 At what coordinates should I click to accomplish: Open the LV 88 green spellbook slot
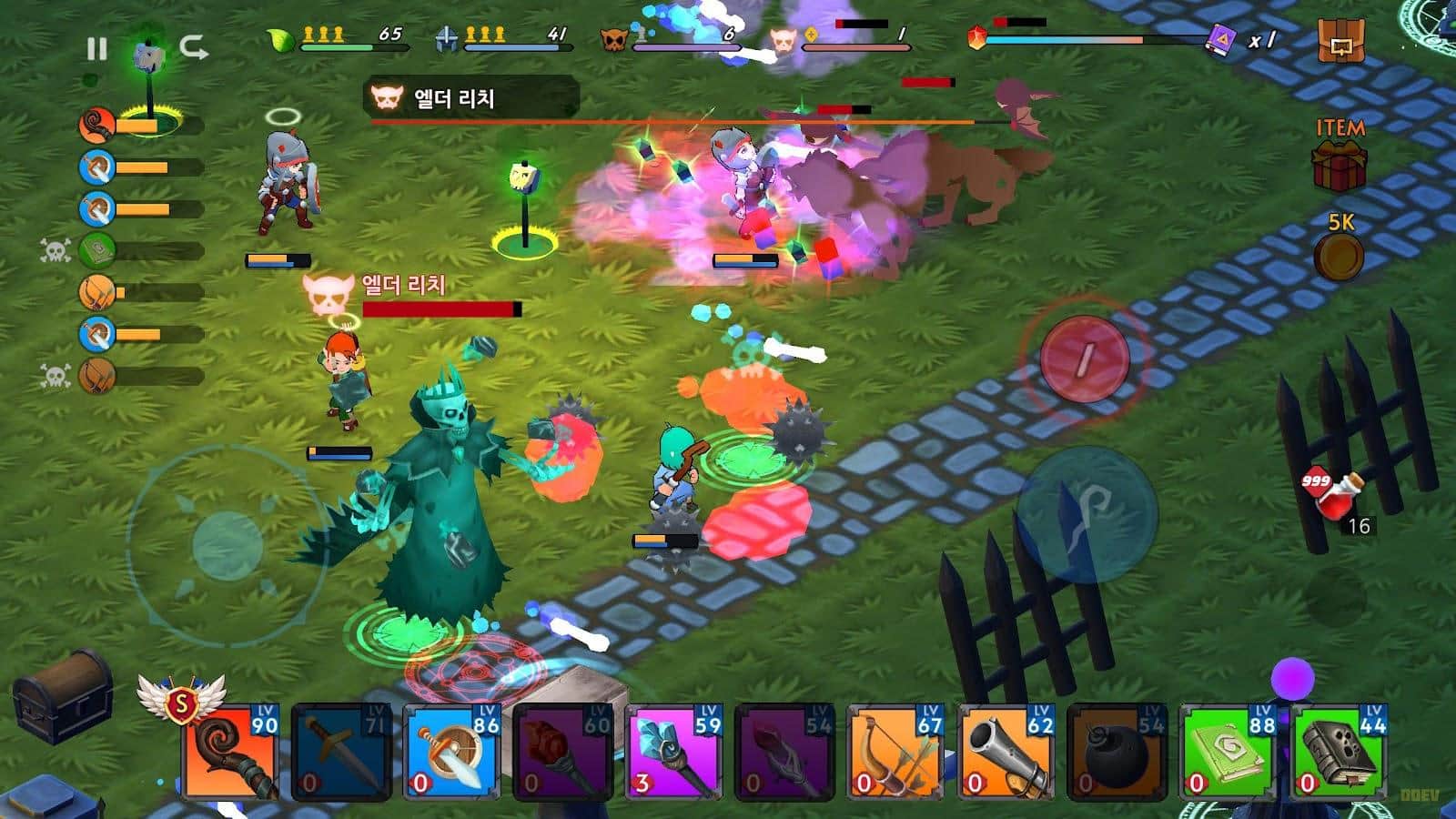tap(1230, 752)
